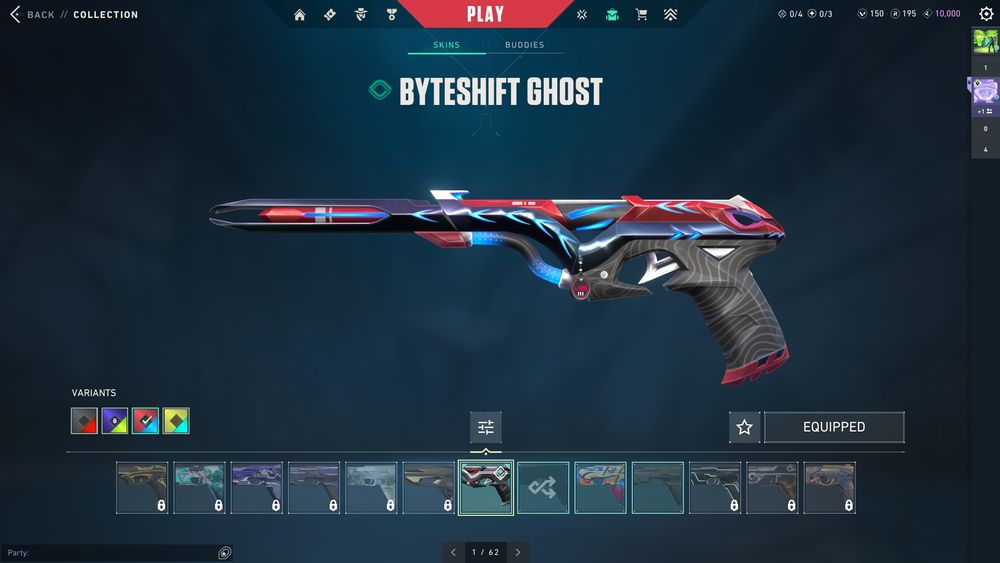
Task: Select the Skins tab
Action: (446, 45)
